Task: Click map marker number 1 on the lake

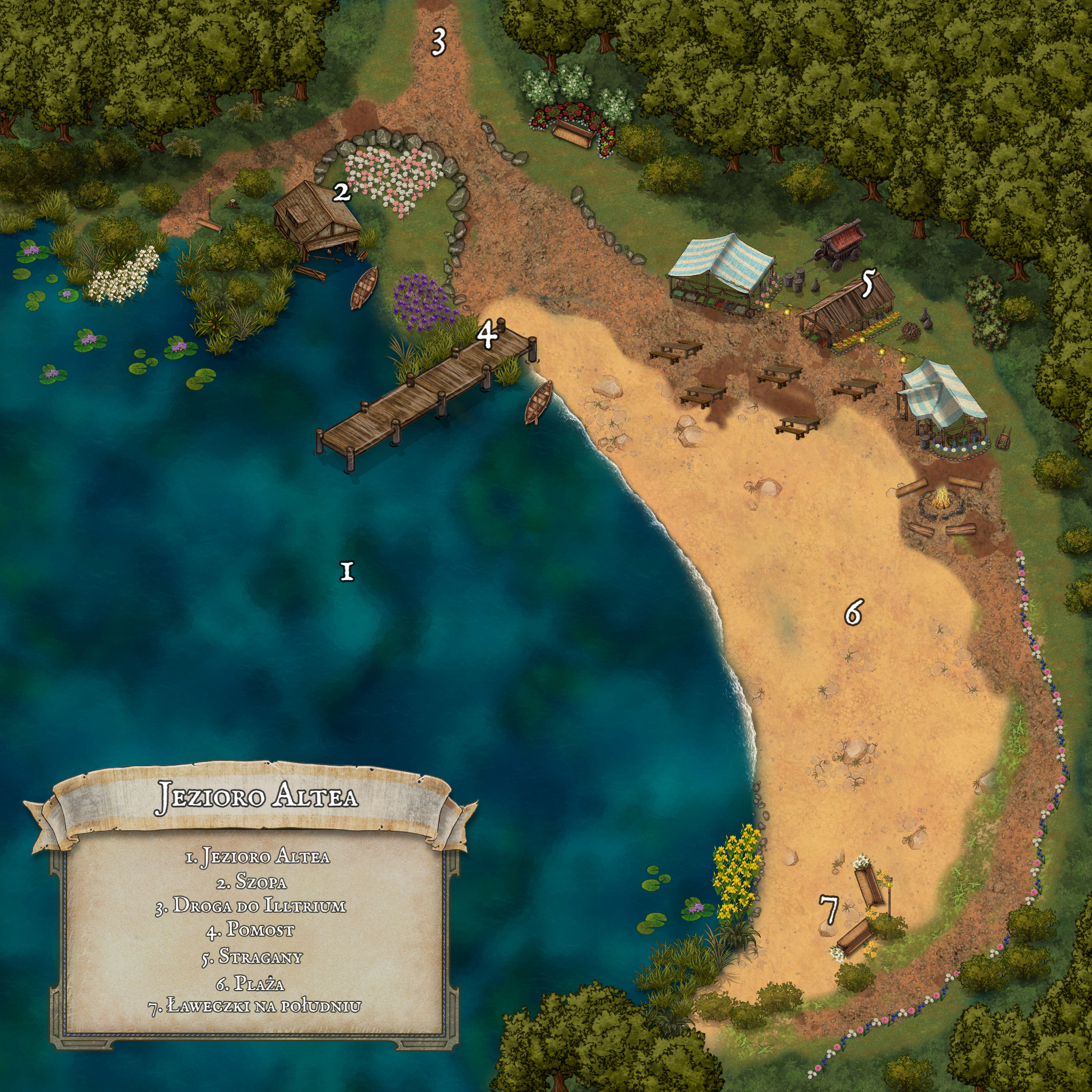Action: [x=347, y=572]
